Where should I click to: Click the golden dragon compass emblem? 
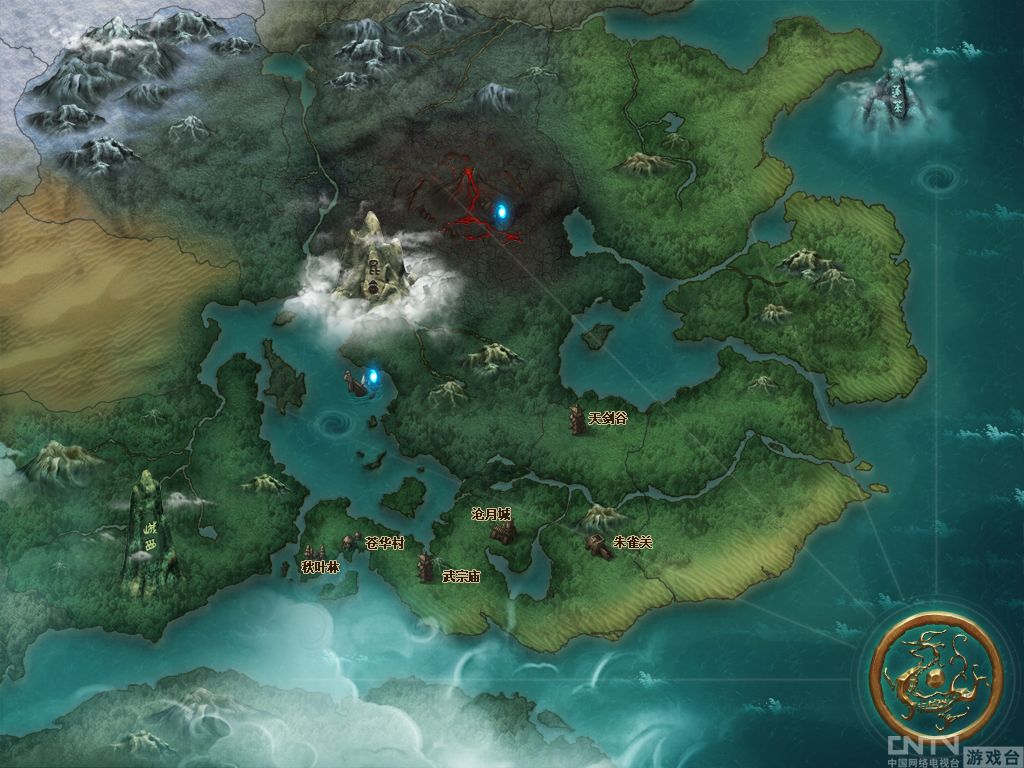point(937,678)
